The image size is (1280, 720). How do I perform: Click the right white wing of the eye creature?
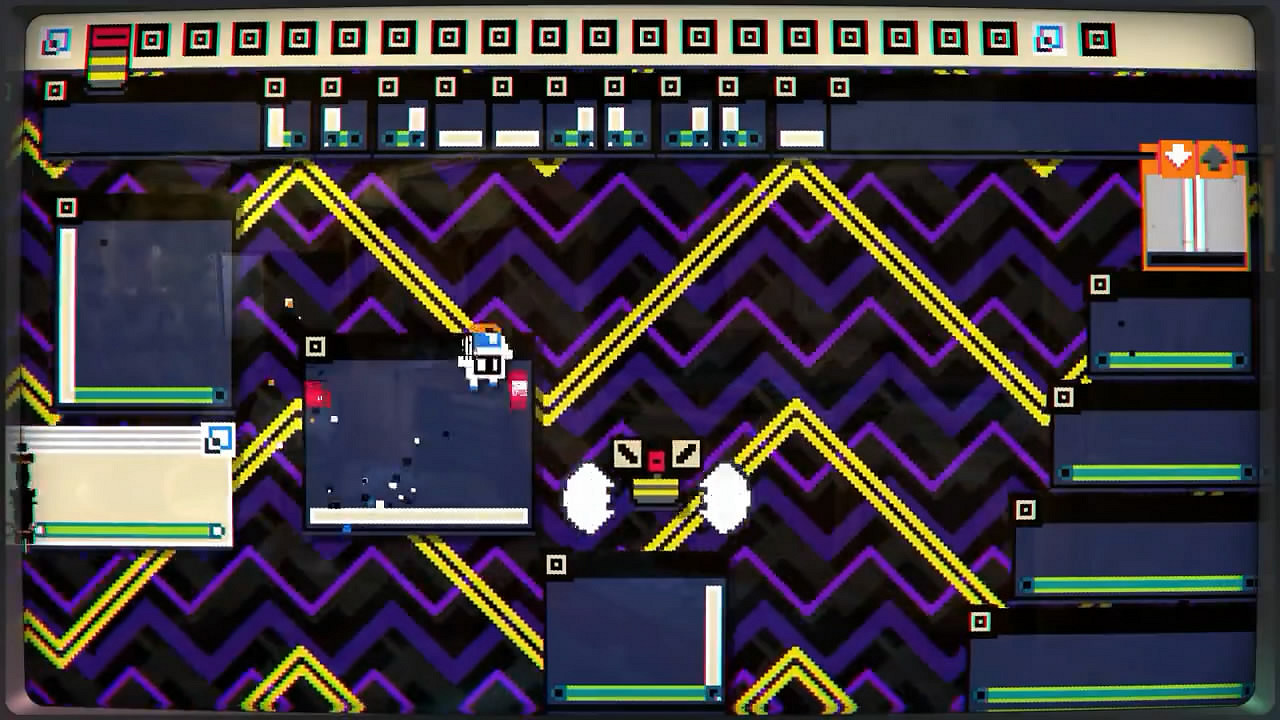tap(725, 492)
